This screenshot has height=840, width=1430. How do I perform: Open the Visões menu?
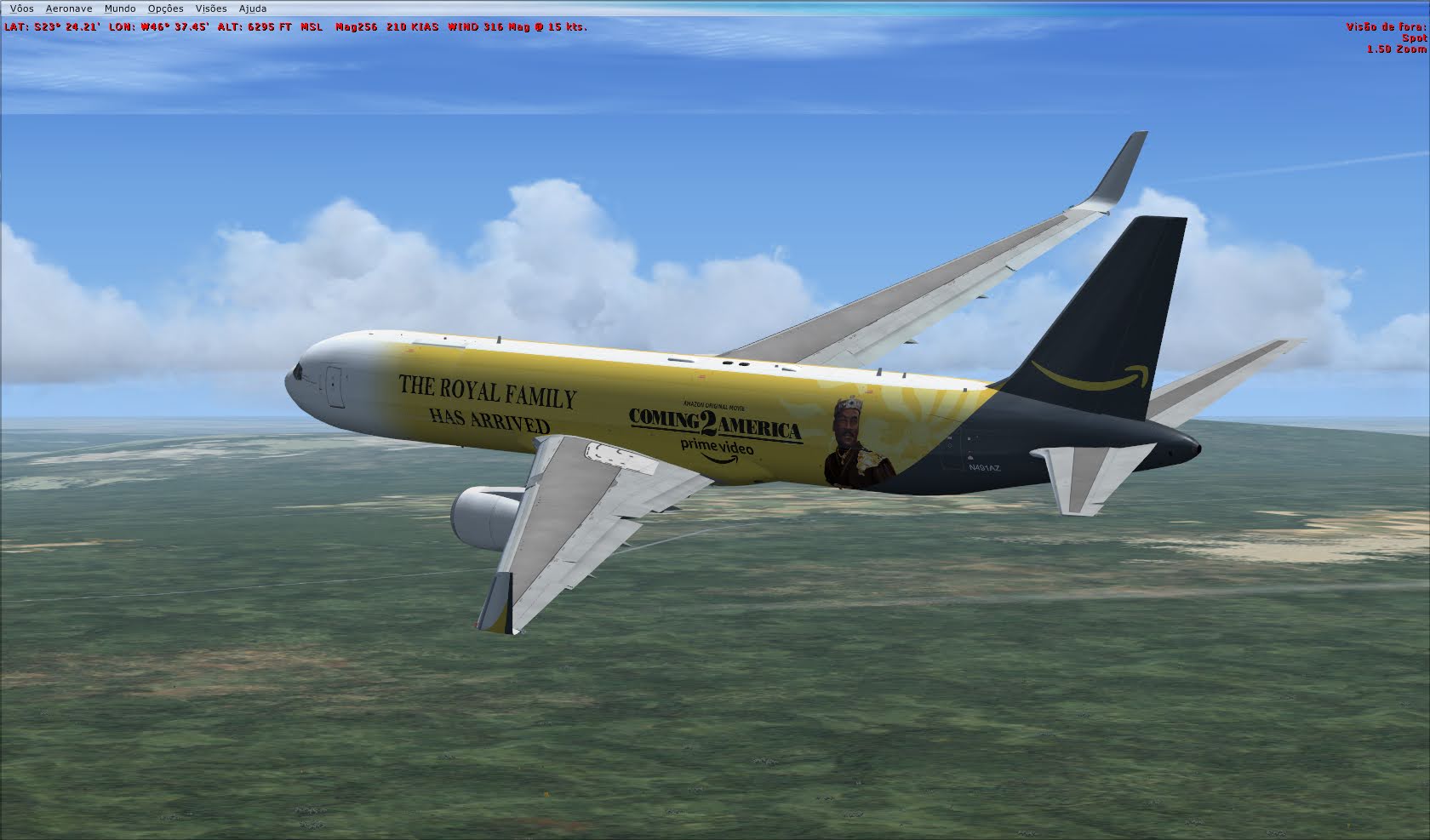click(210, 8)
